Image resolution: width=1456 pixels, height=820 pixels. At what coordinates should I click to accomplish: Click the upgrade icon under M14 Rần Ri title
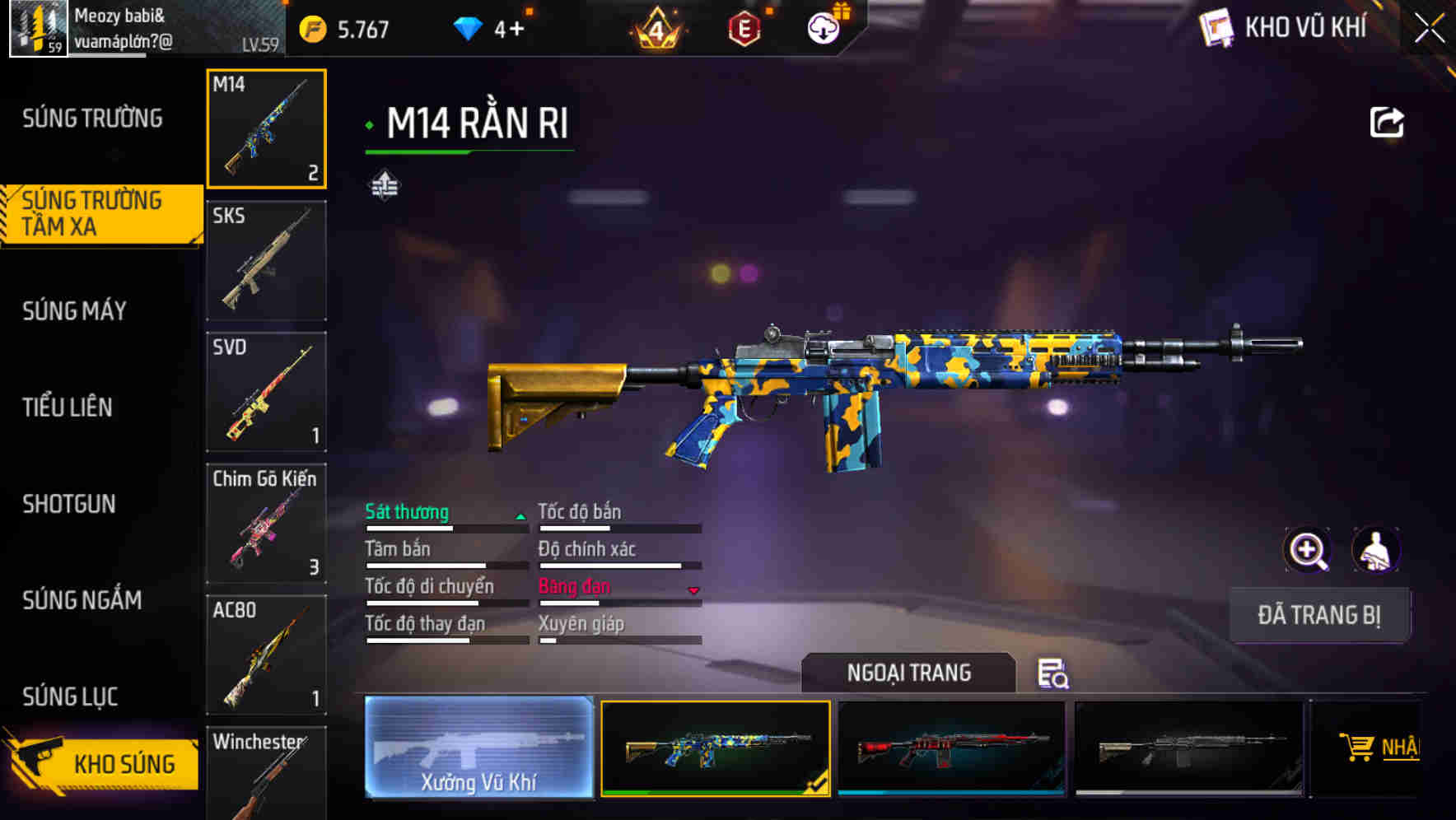click(384, 184)
